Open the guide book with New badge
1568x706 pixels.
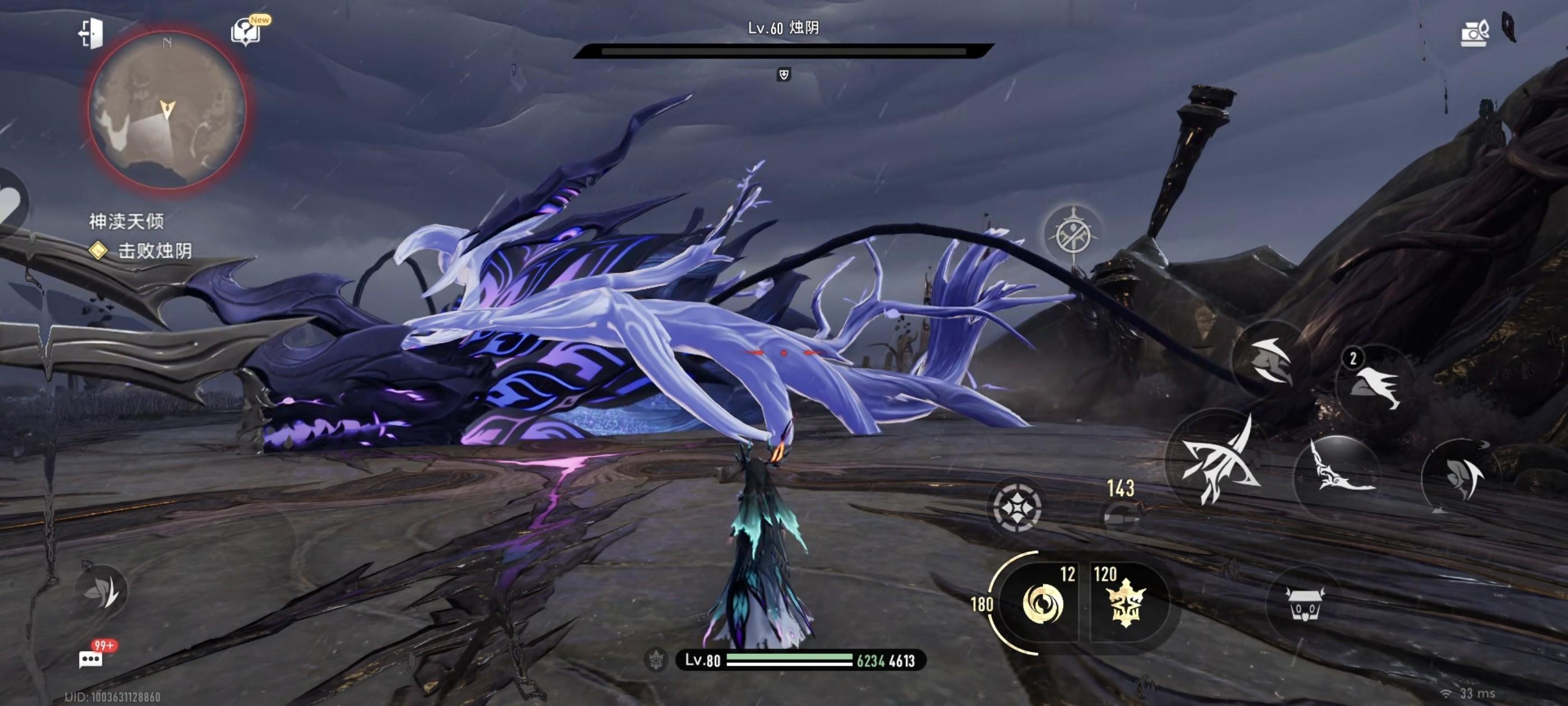pyautogui.click(x=246, y=31)
